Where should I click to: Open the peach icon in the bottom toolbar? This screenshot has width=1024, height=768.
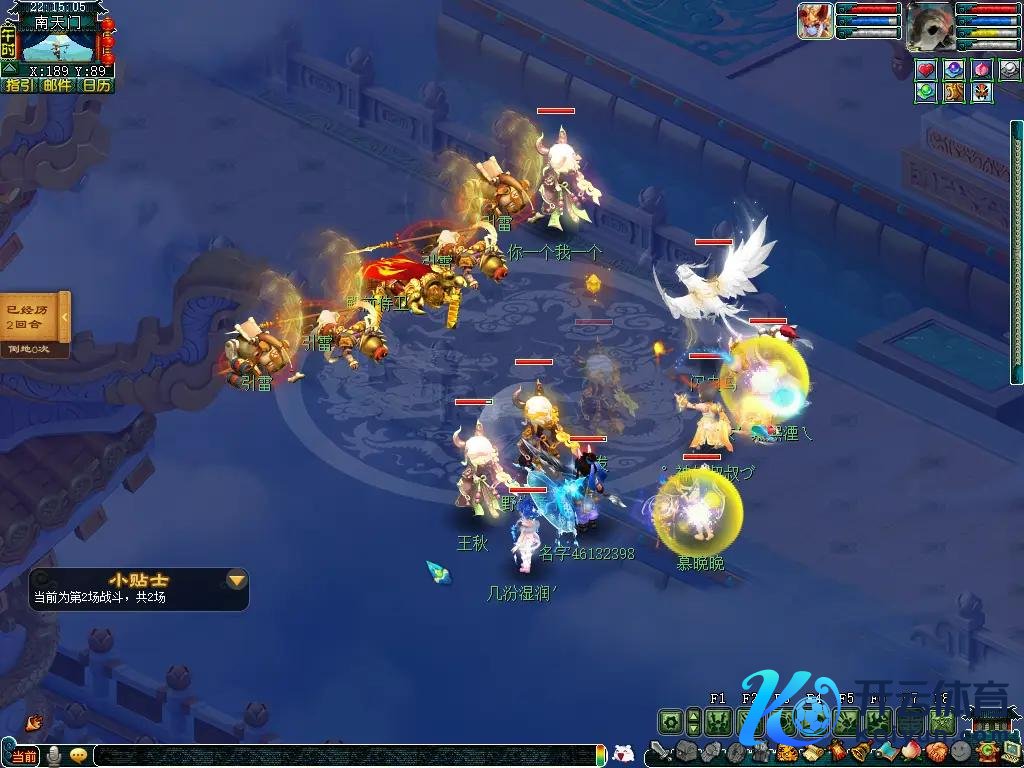pos(910,752)
